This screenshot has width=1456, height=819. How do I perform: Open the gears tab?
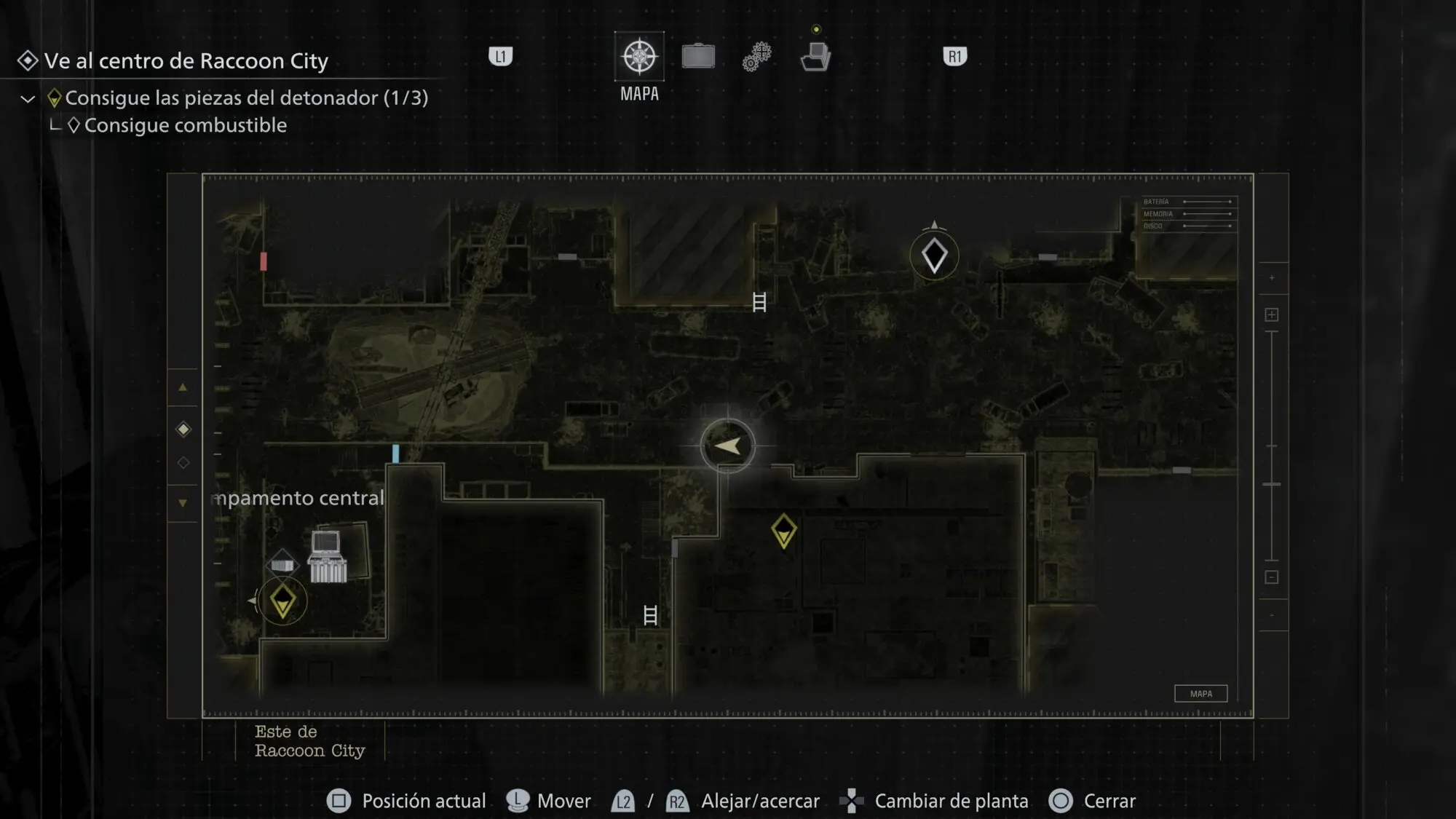click(x=757, y=57)
